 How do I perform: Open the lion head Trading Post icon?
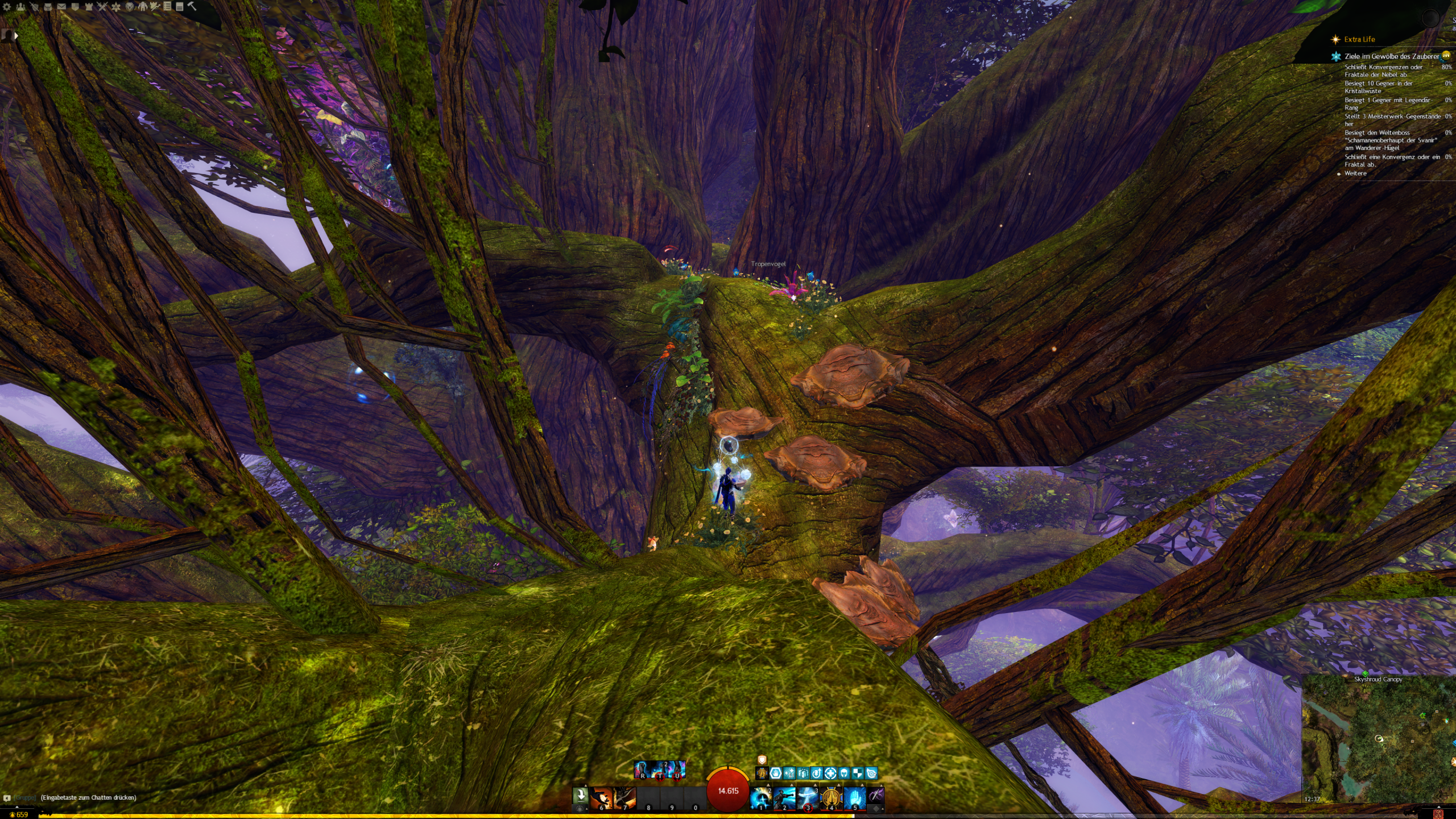[x=129, y=7]
